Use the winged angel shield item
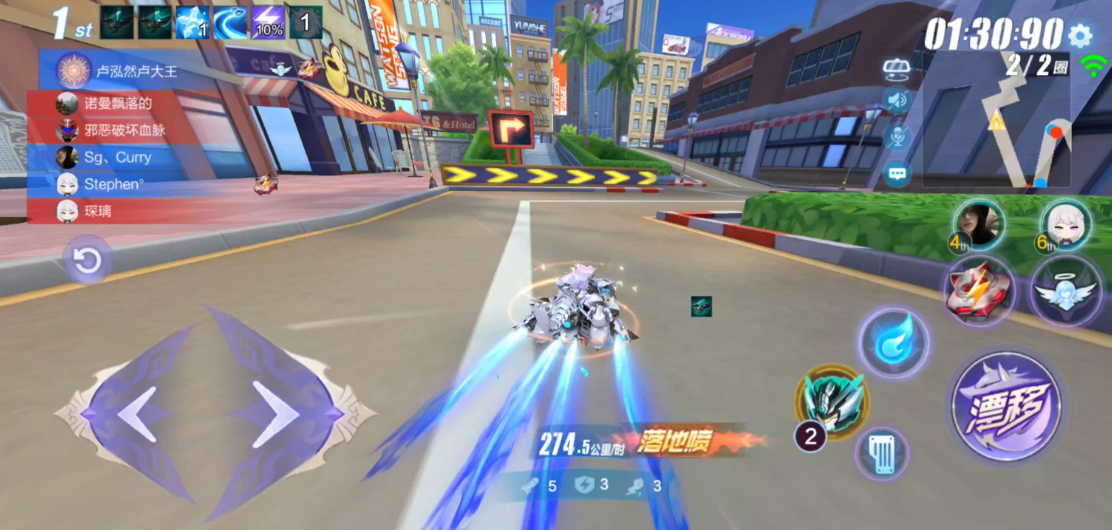This screenshot has height=530, width=1112. (1066, 290)
